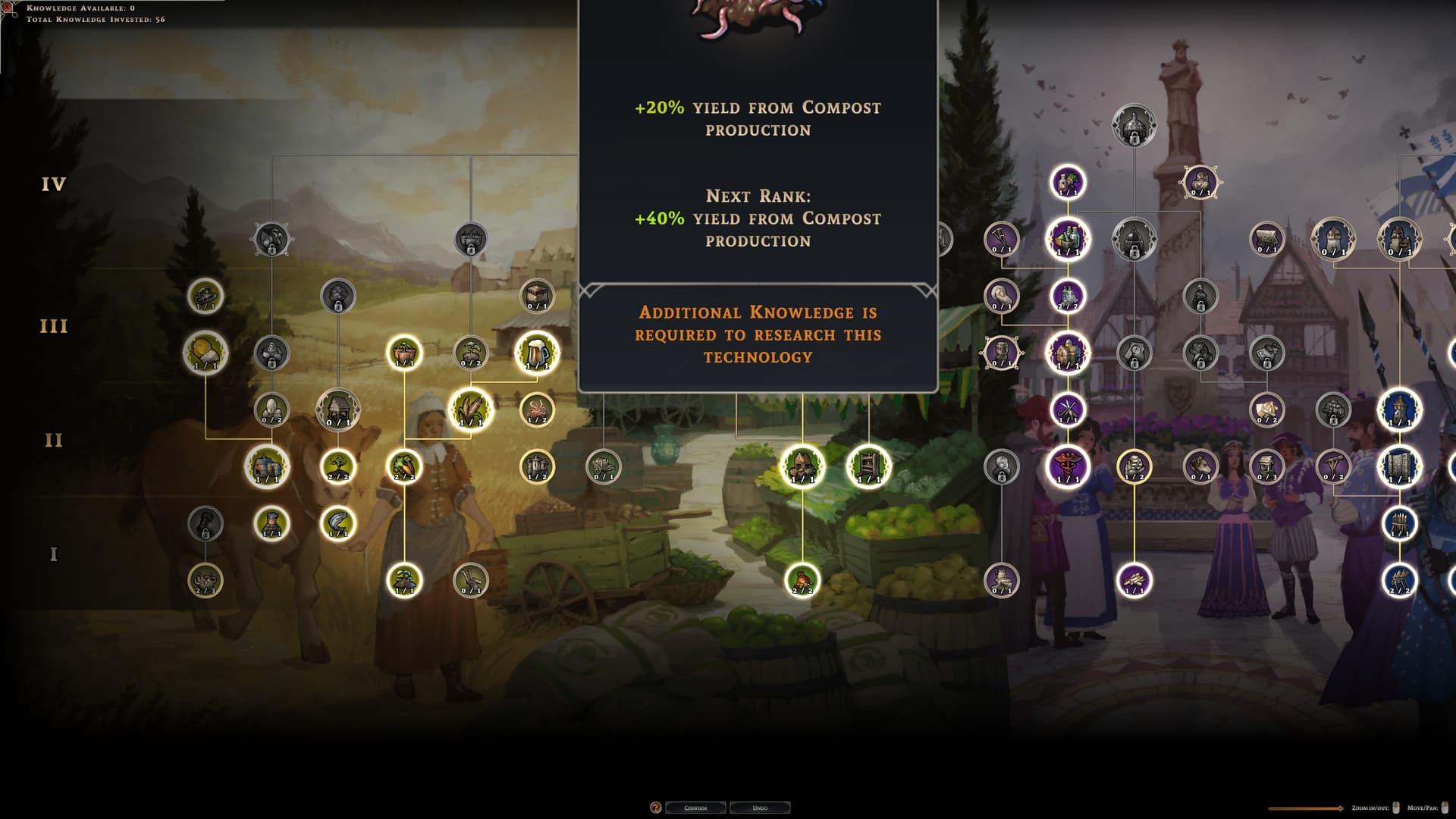This screenshot has height=819, width=1456.
Task: Select the wagon cart technology node
Action: click(x=604, y=466)
